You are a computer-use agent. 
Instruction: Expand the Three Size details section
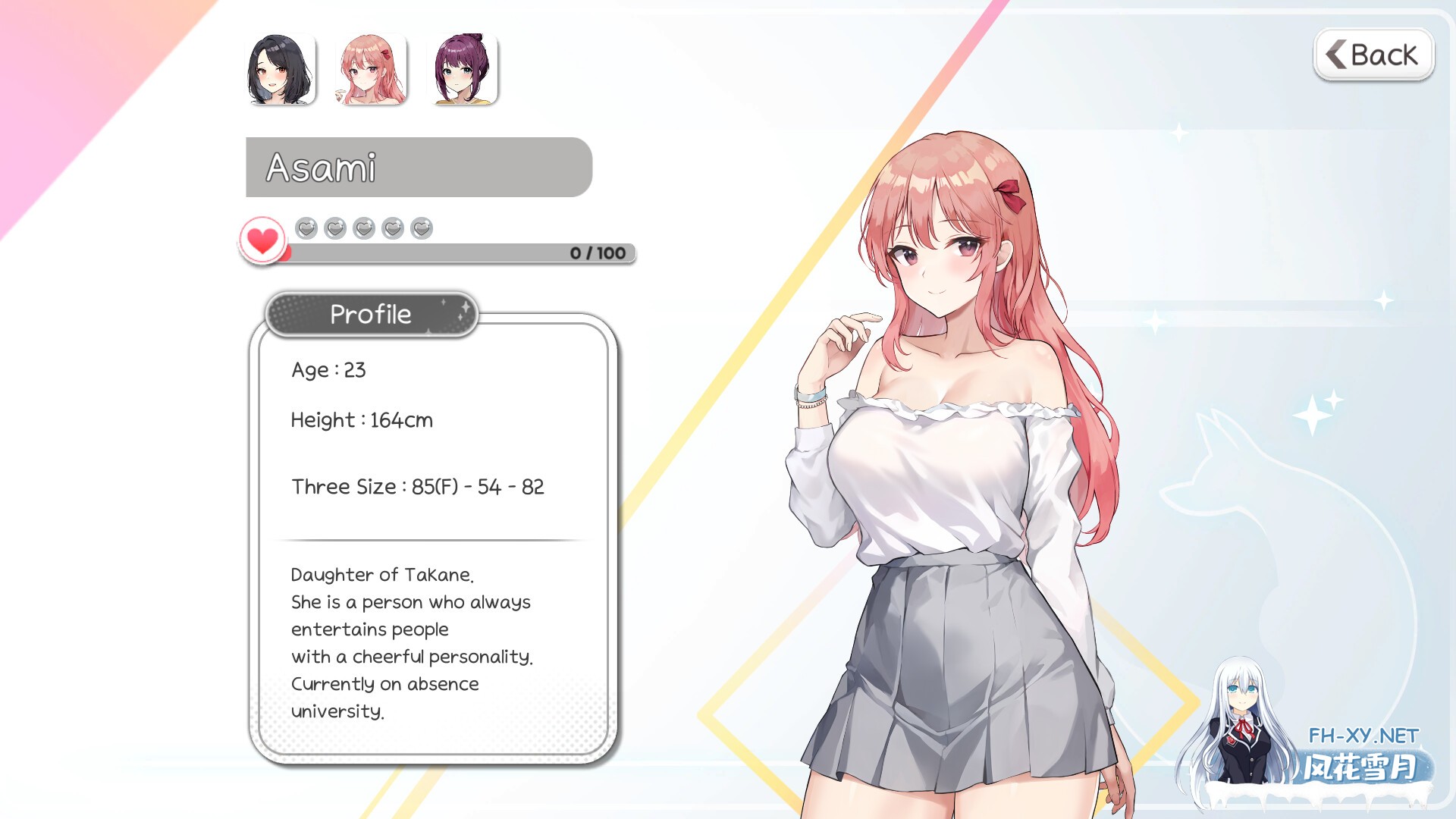(x=418, y=486)
